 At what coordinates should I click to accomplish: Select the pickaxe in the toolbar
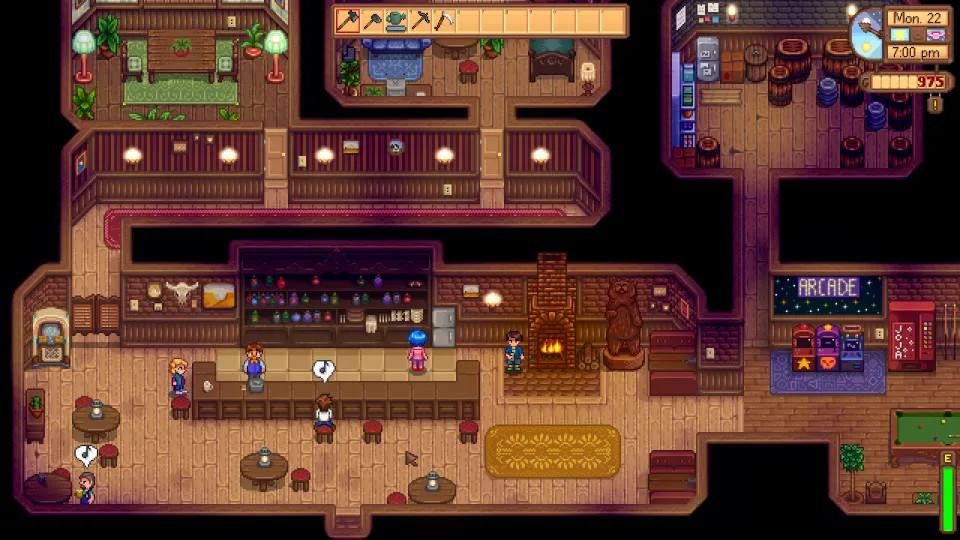point(420,20)
